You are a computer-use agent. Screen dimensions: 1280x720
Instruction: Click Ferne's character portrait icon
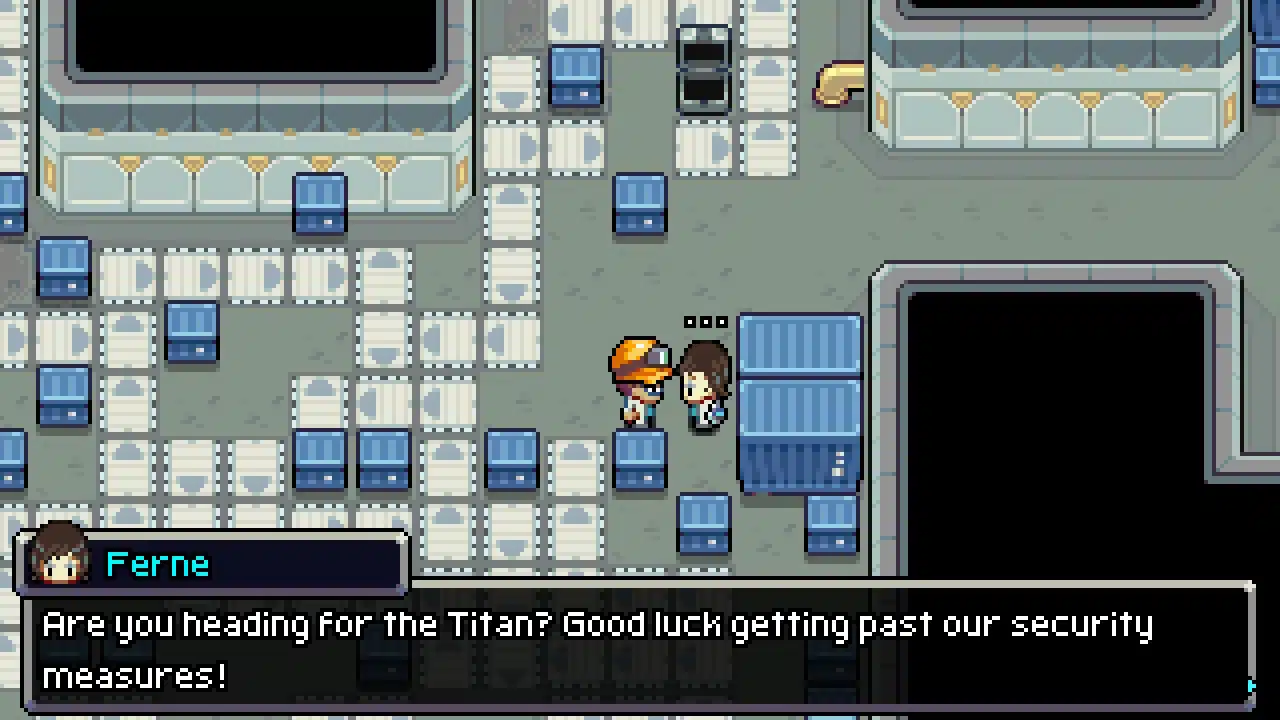click(x=58, y=563)
